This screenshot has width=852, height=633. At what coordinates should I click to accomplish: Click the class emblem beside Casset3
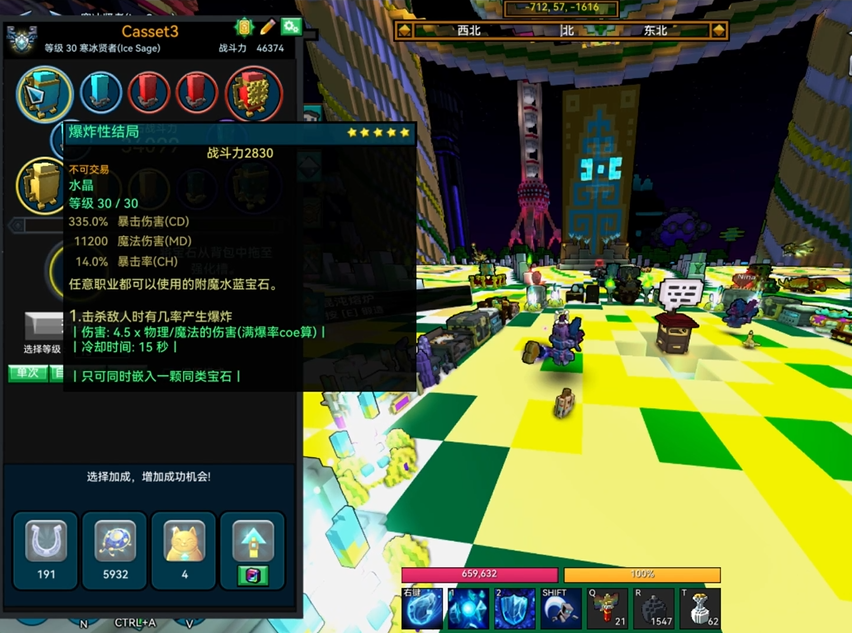point(21,40)
